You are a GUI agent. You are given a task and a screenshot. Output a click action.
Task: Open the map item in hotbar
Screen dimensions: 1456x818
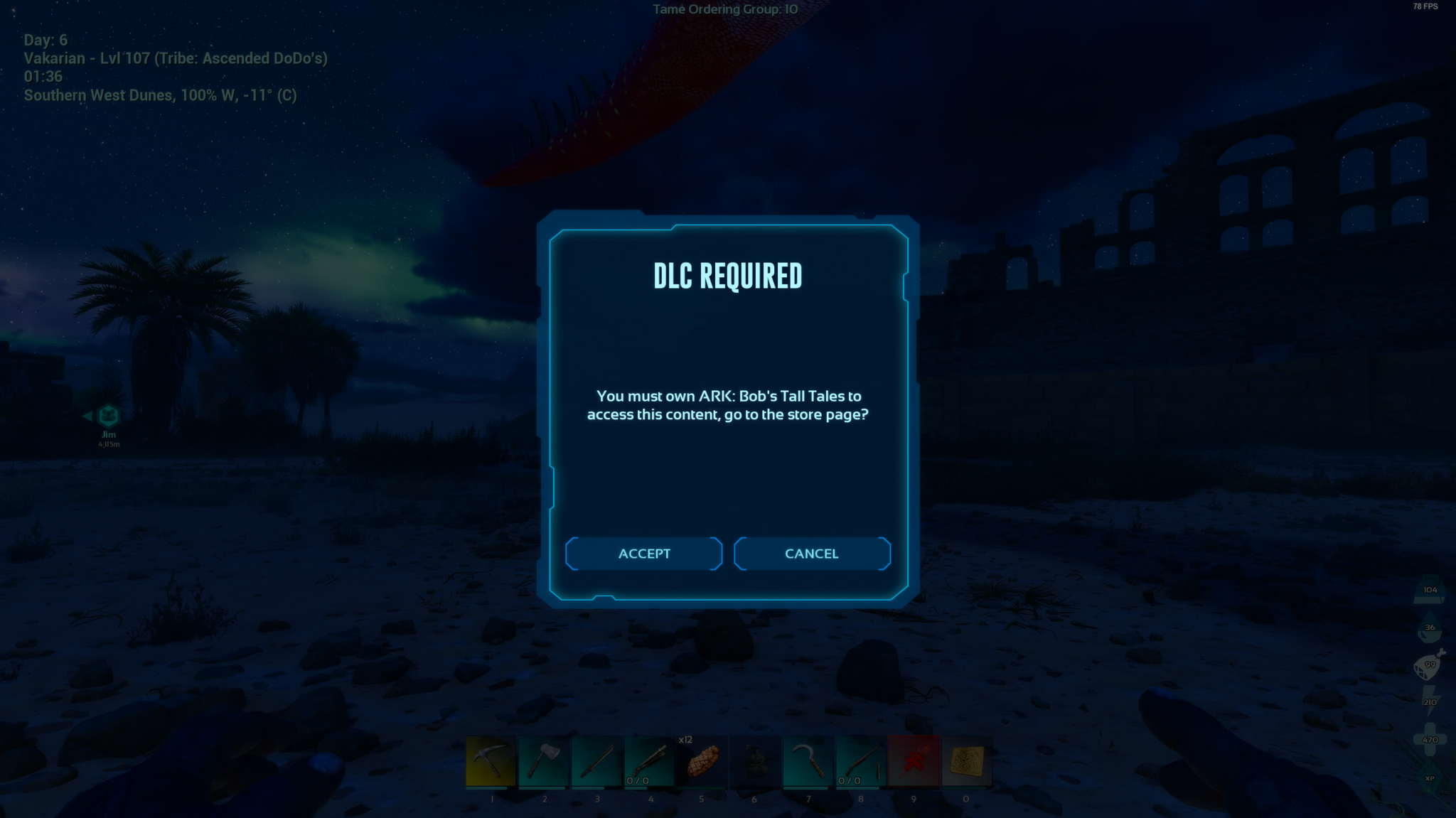967,762
